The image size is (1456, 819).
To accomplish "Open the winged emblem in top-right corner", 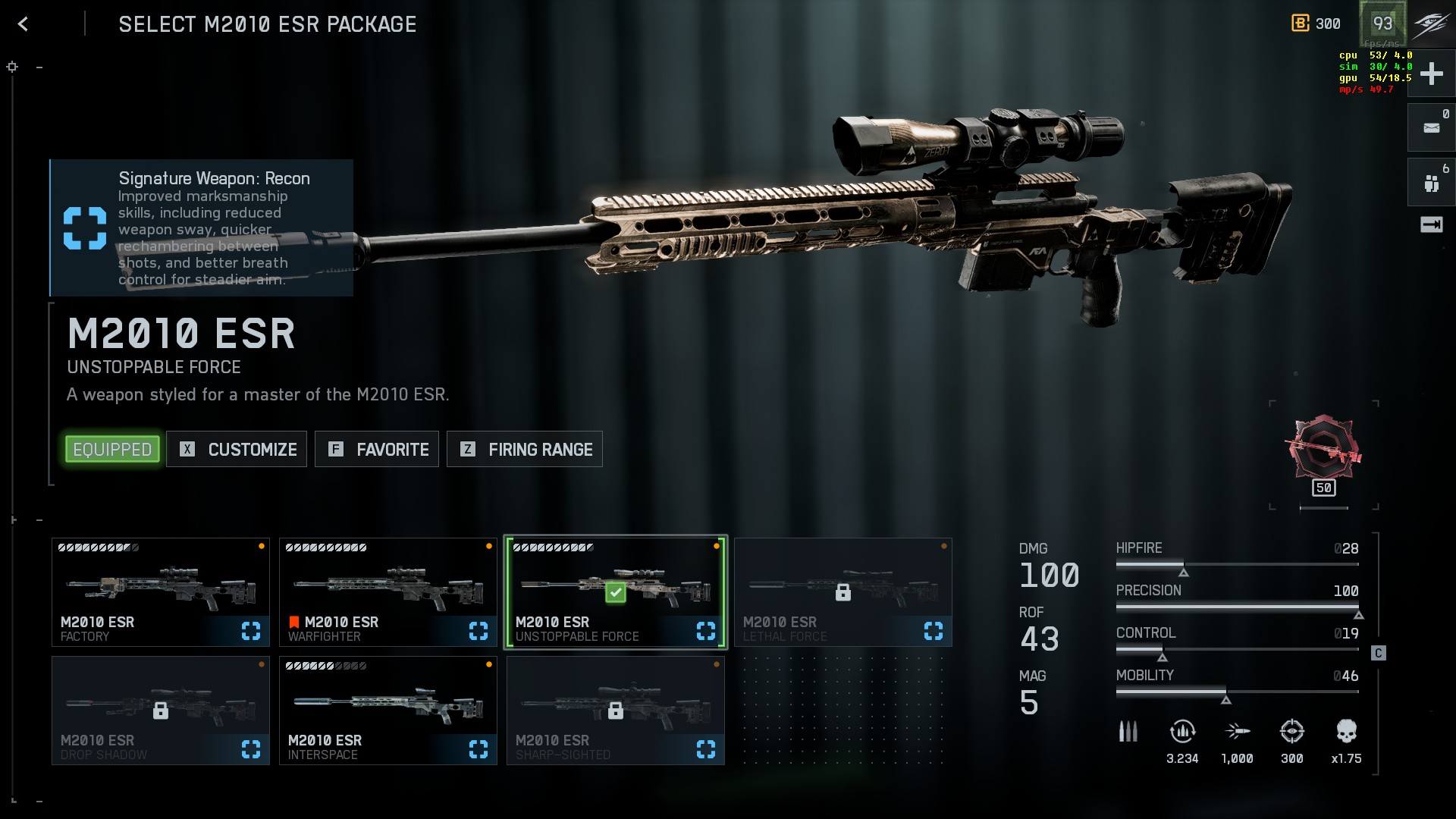I will (1431, 24).
